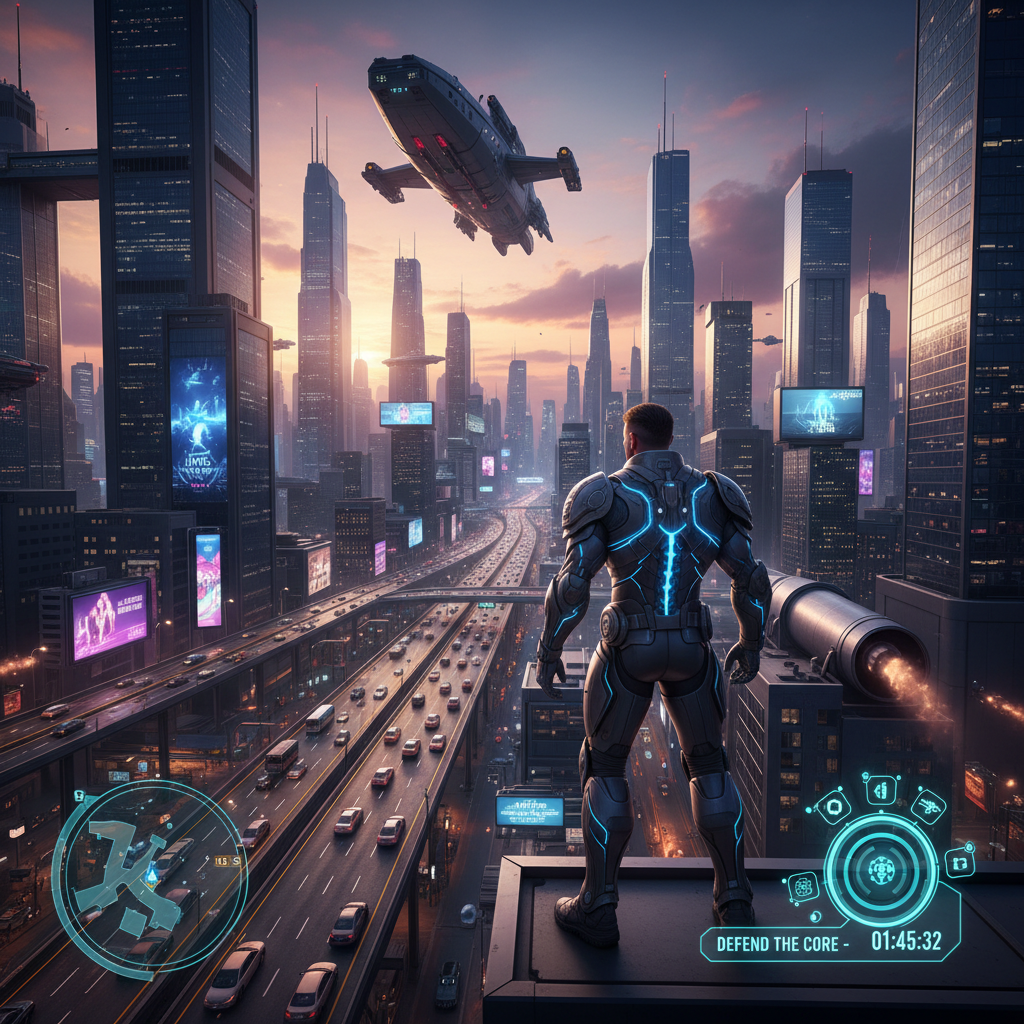Image resolution: width=1024 pixels, height=1024 pixels.
Task: Click the small icon on the minimap's upper rim
Action: pyautogui.click(x=79, y=796)
